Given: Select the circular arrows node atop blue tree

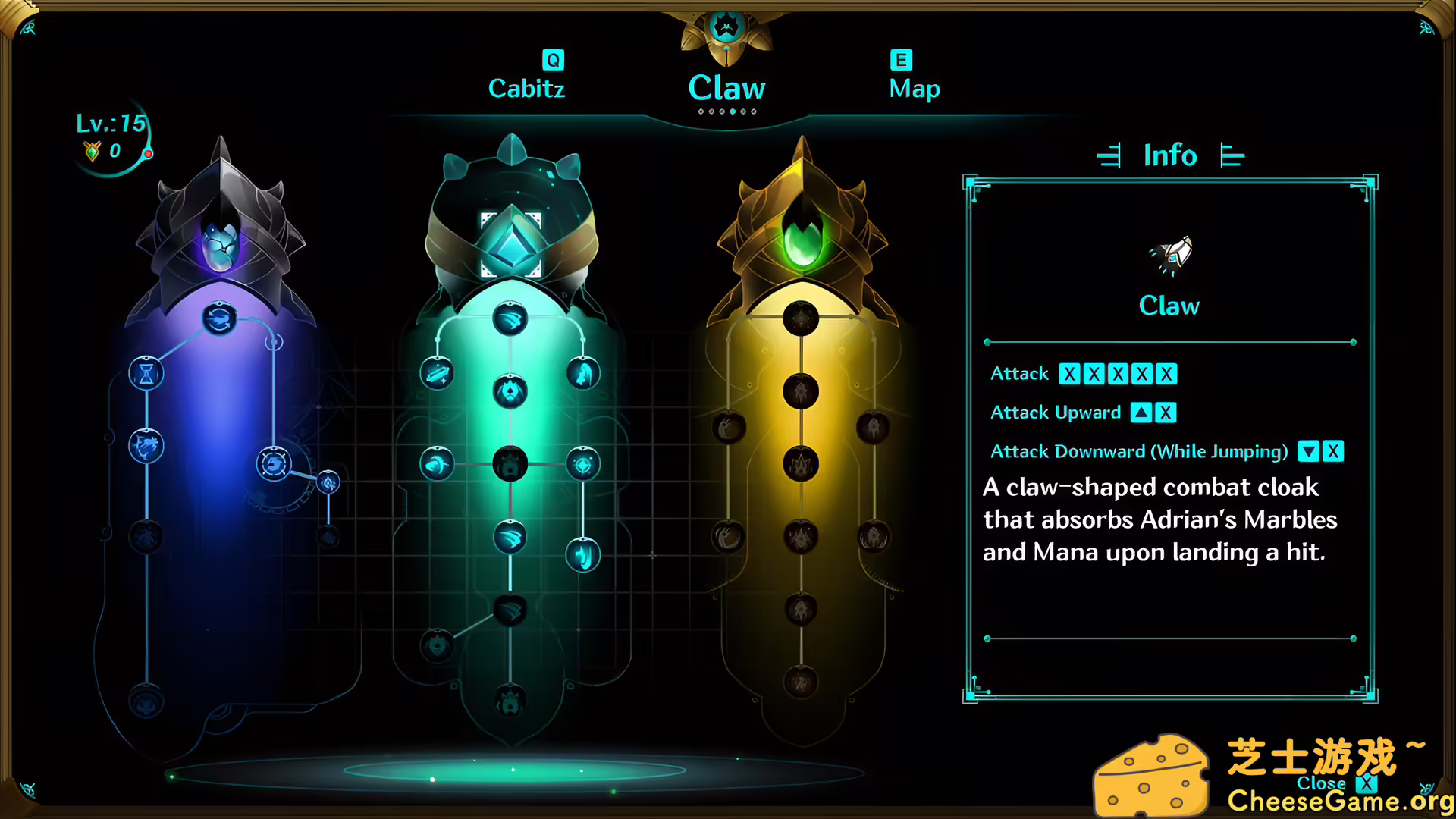Looking at the screenshot, I should pos(220,318).
